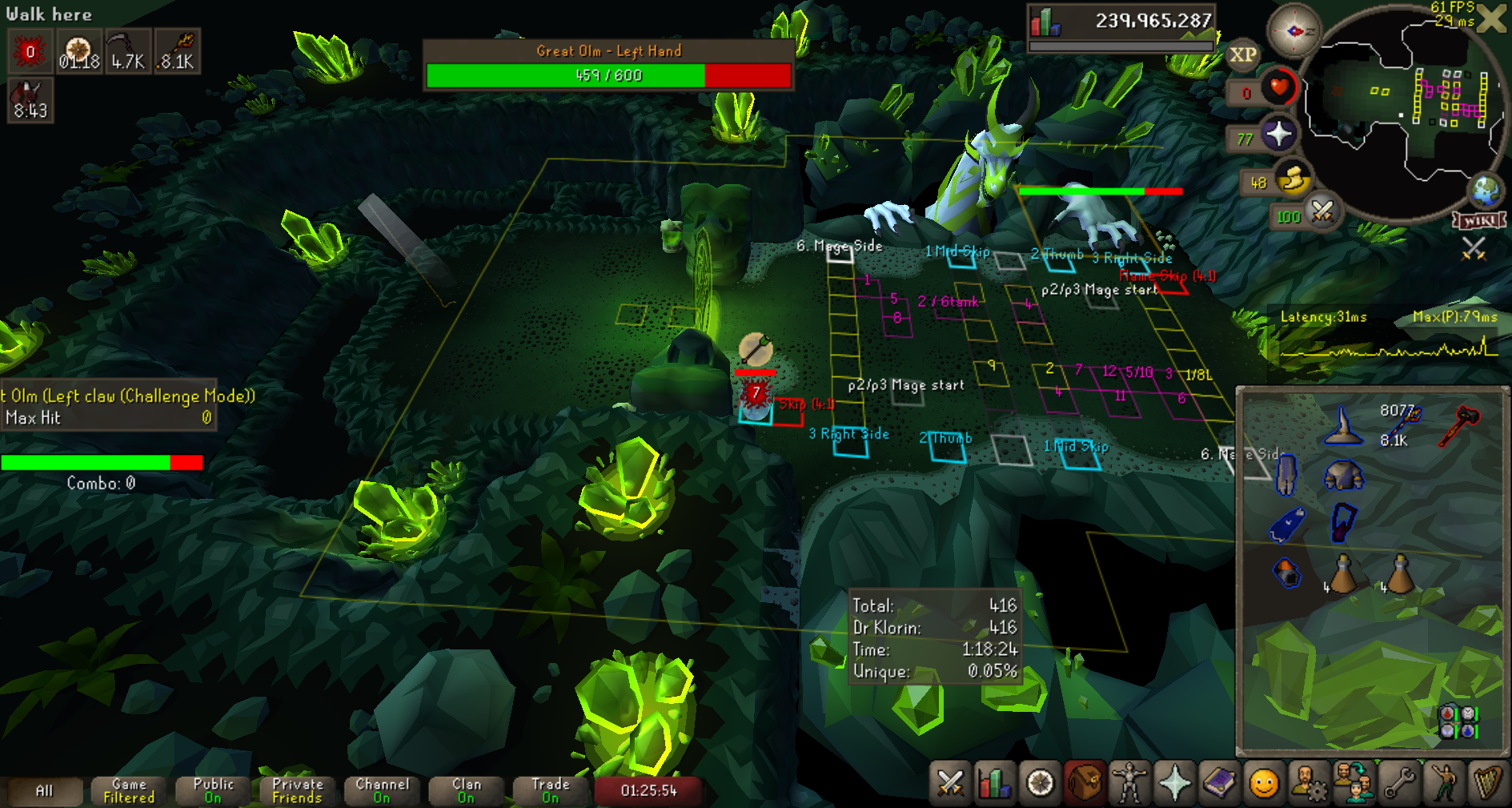The height and width of the screenshot is (808, 1512).
Task: Open the Skills tab with bar chart icon
Action: [995, 782]
